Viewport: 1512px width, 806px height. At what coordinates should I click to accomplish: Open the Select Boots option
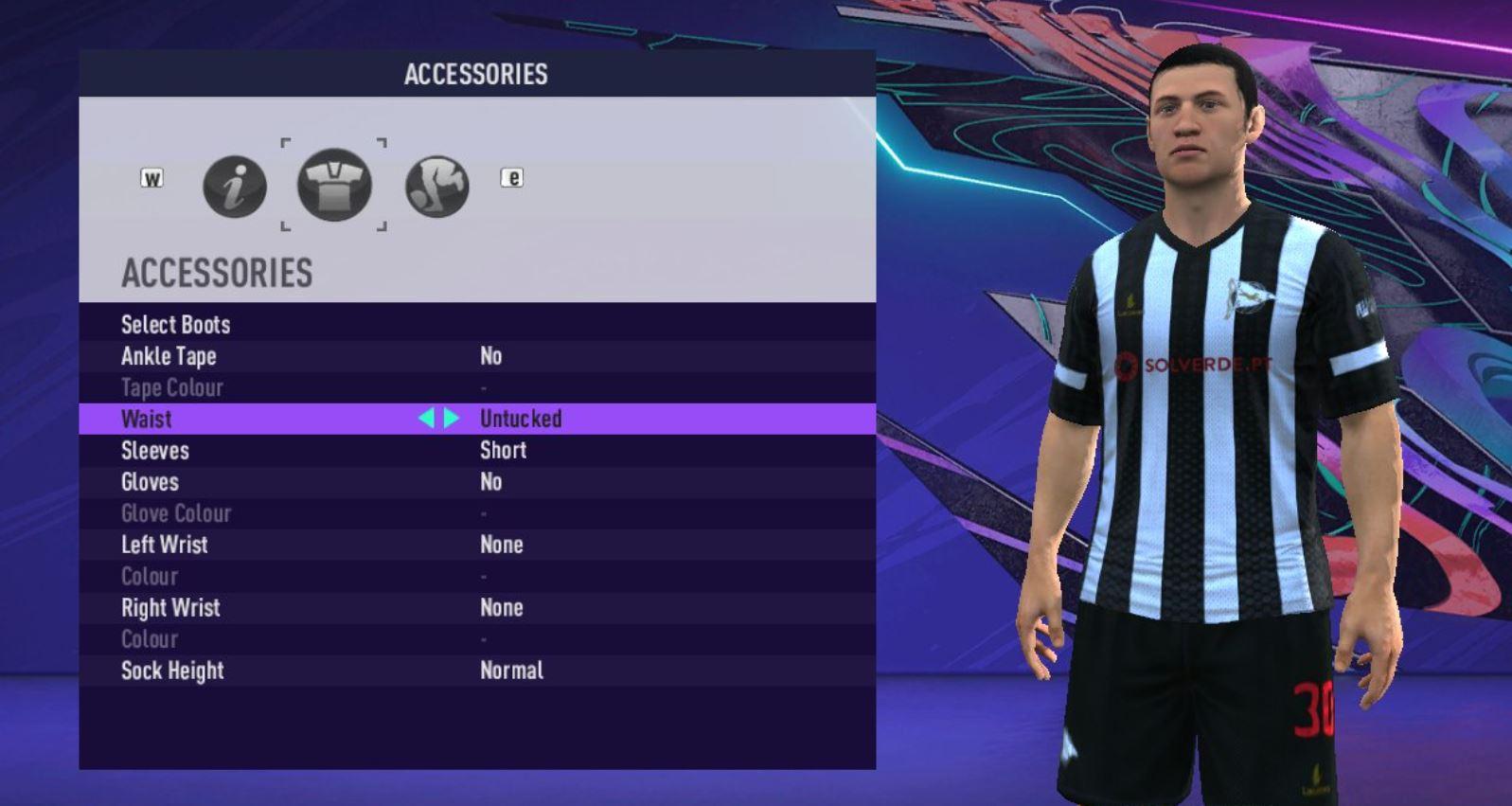[x=176, y=325]
